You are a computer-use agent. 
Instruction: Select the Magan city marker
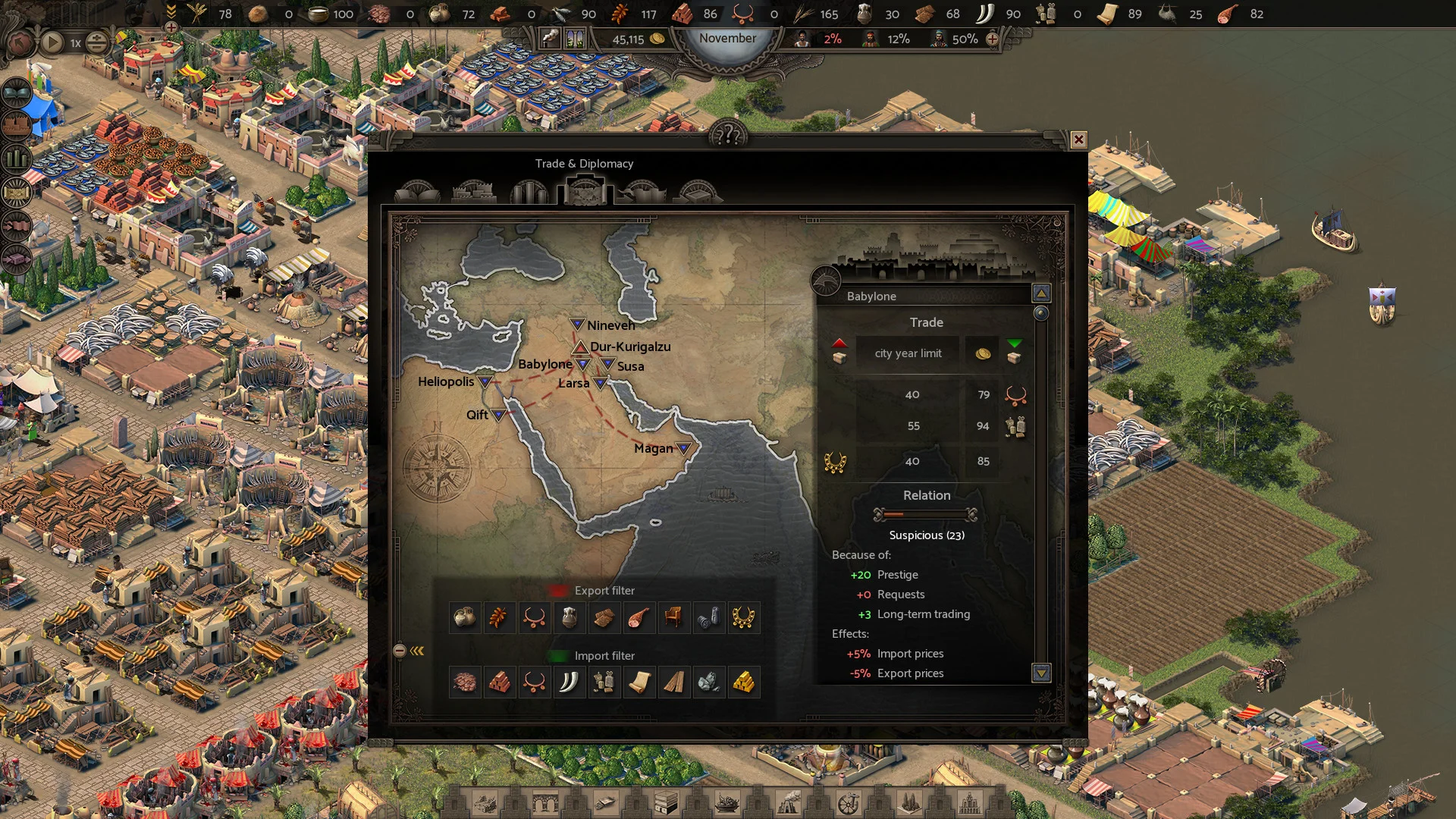click(x=683, y=448)
